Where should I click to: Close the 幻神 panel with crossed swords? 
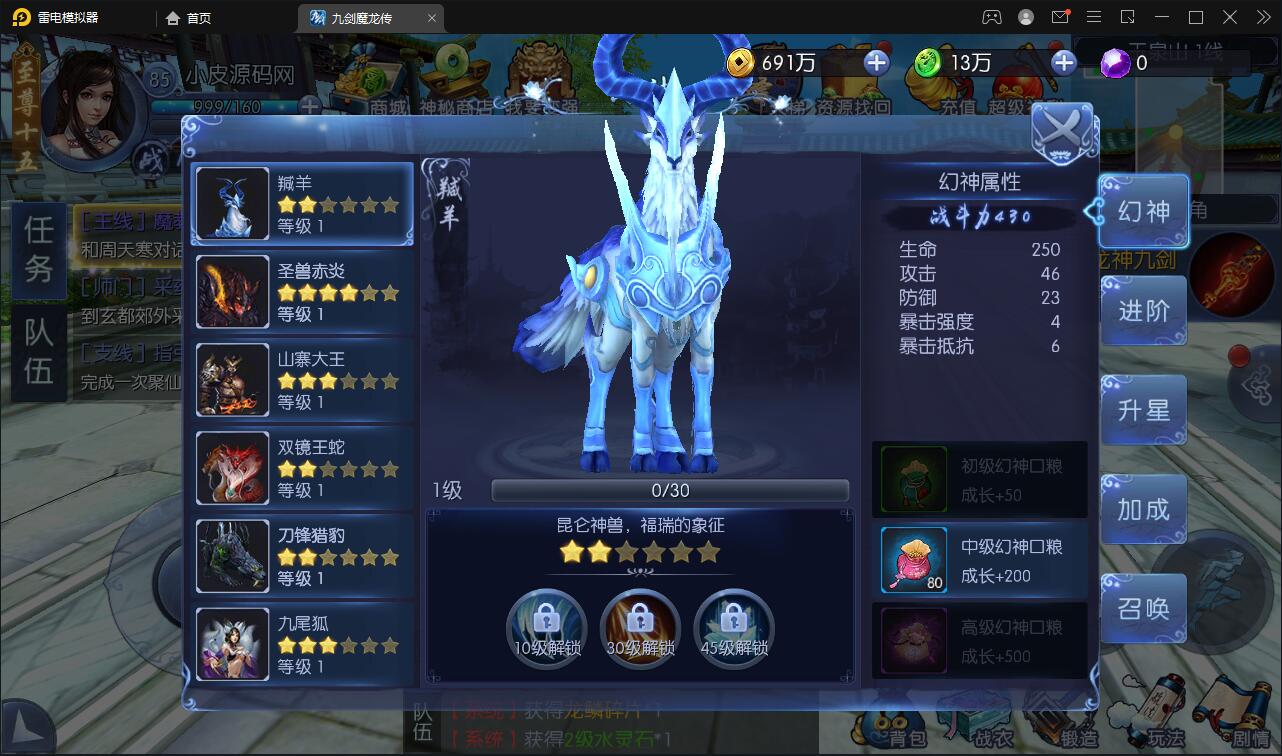coord(1062,130)
